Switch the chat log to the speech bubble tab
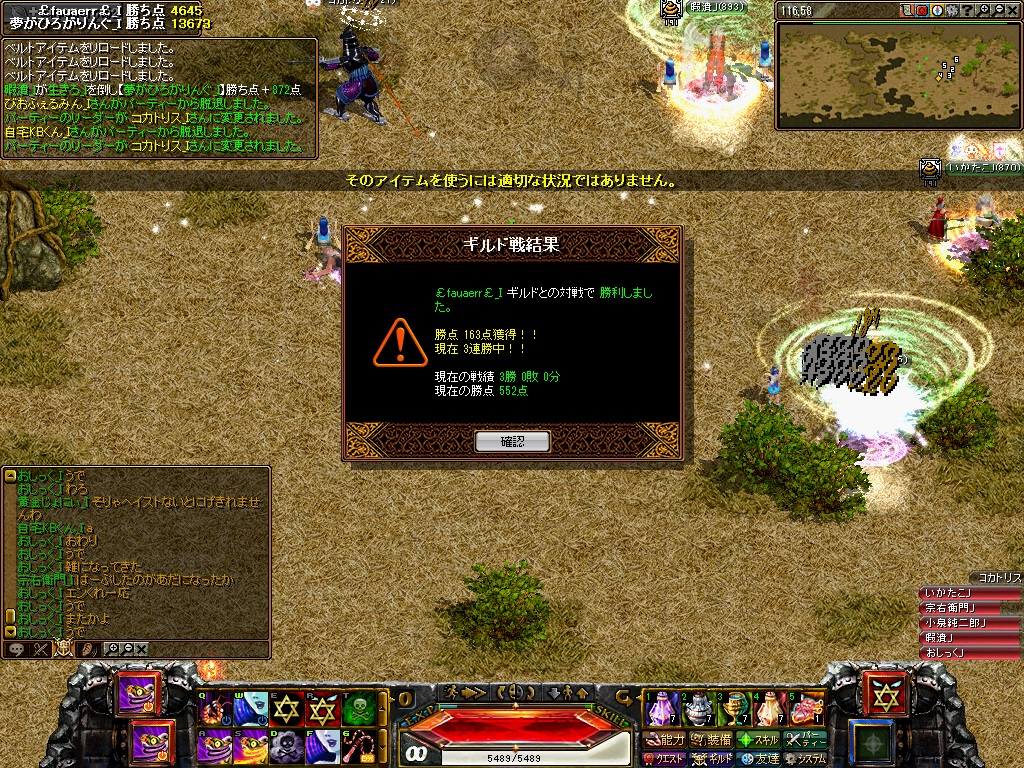This screenshot has height=768, width=1024. 16,649
